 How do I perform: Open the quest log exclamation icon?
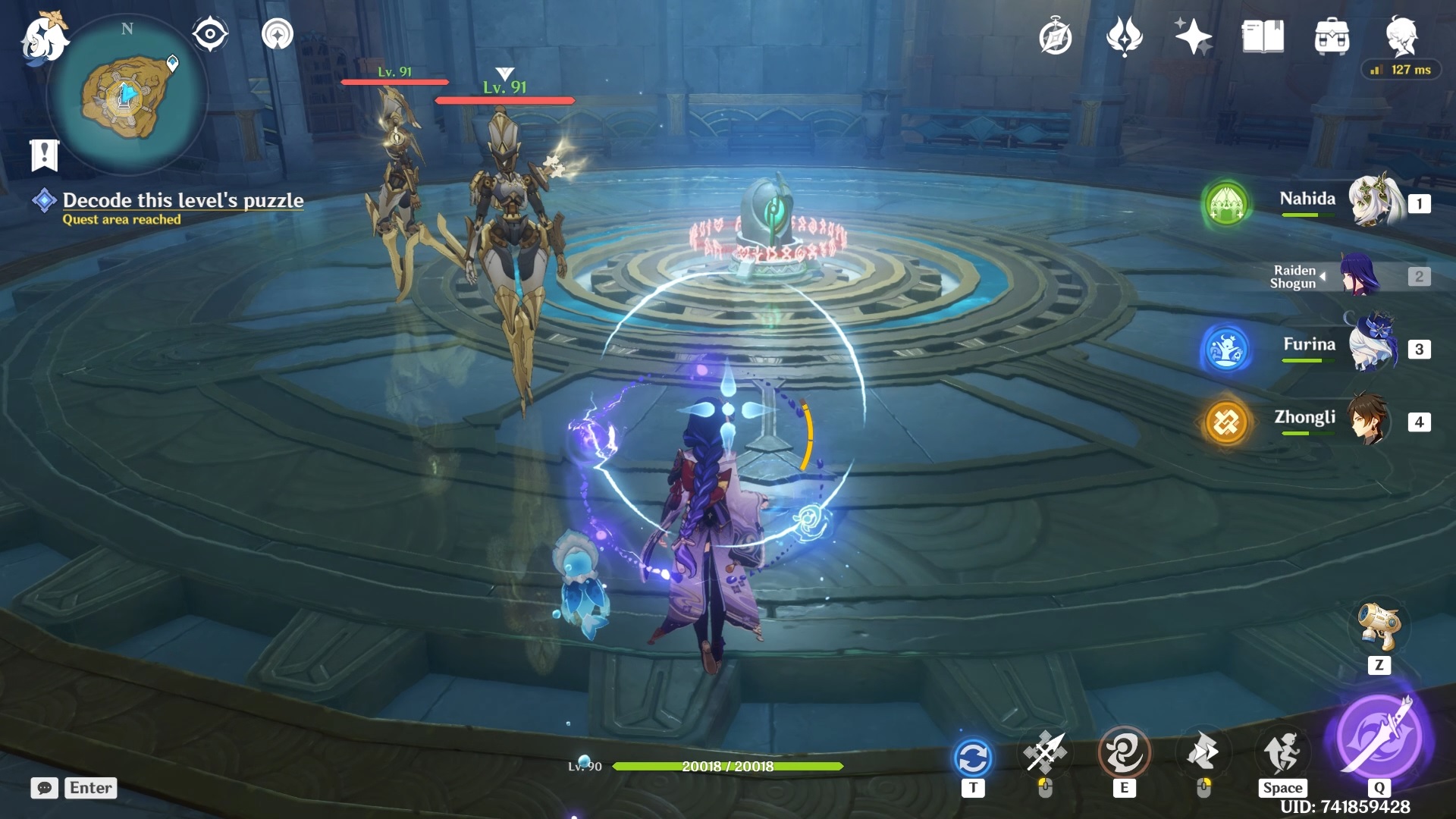pyautogui.click(x=44, y=155)
